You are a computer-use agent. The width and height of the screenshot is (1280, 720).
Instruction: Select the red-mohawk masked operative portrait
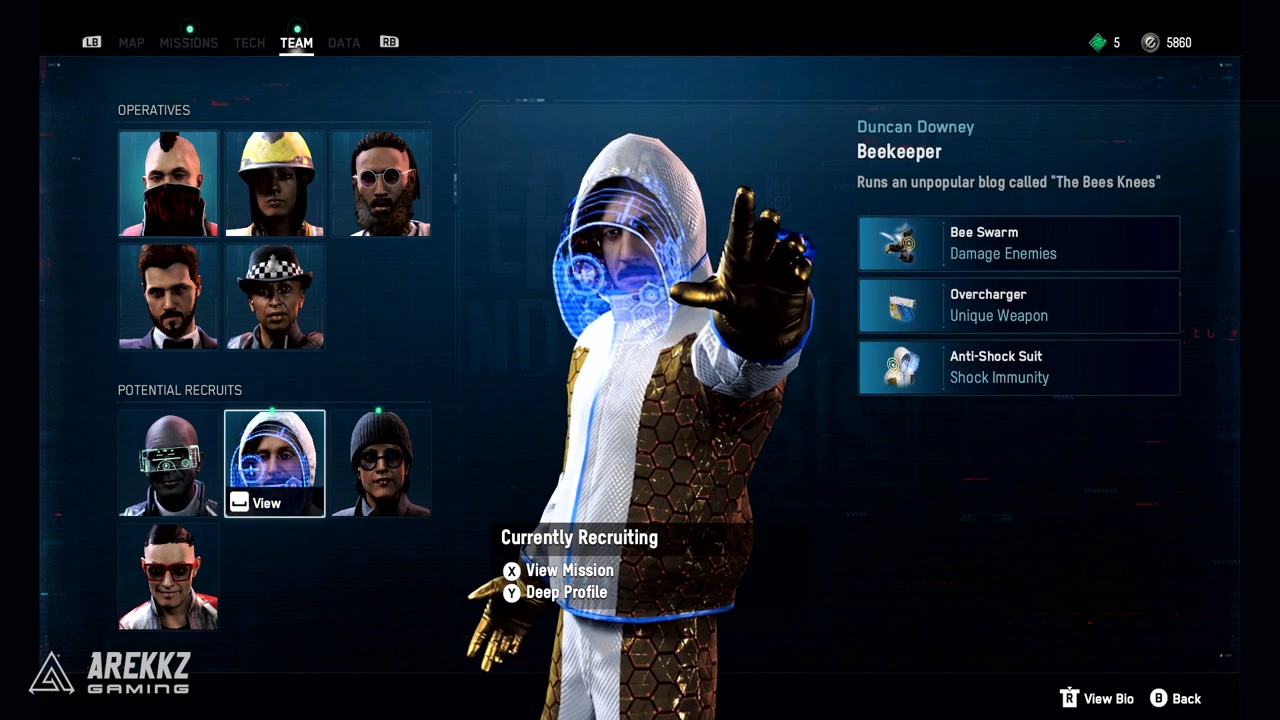[168, 184]
